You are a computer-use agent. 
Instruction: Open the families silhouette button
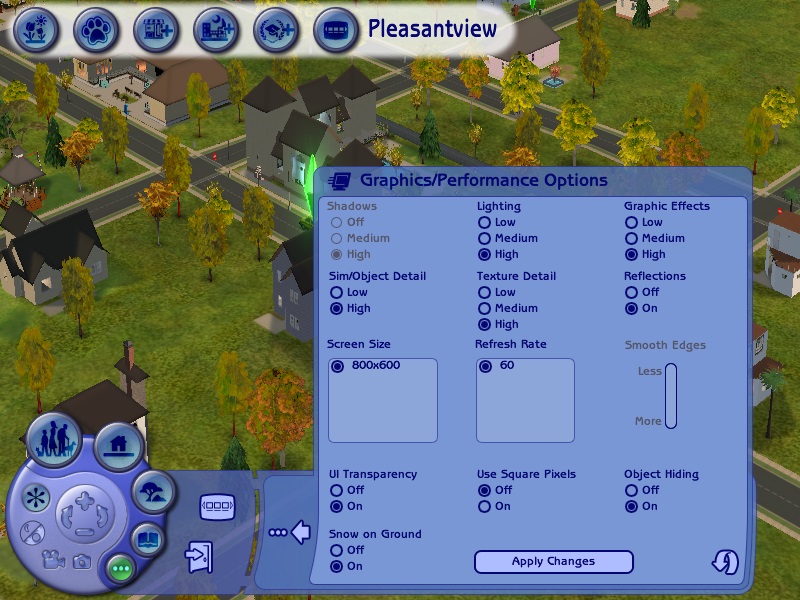tap(53, 439)
